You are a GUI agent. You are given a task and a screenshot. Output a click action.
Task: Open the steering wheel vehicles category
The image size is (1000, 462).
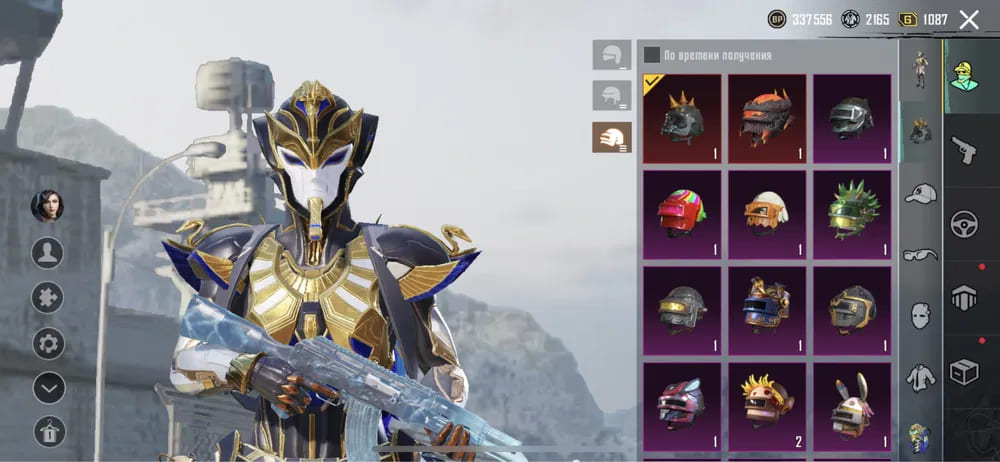[964, 224]
